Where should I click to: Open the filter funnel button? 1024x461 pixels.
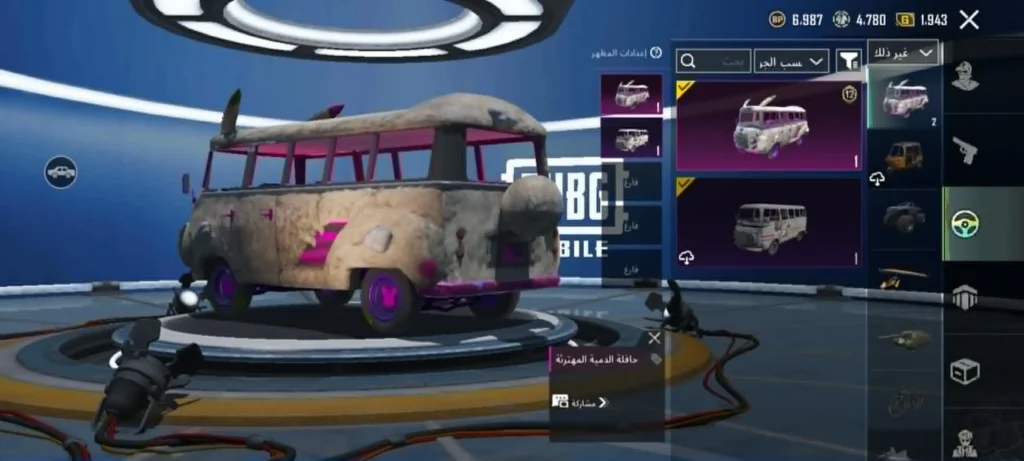point(848,61)
